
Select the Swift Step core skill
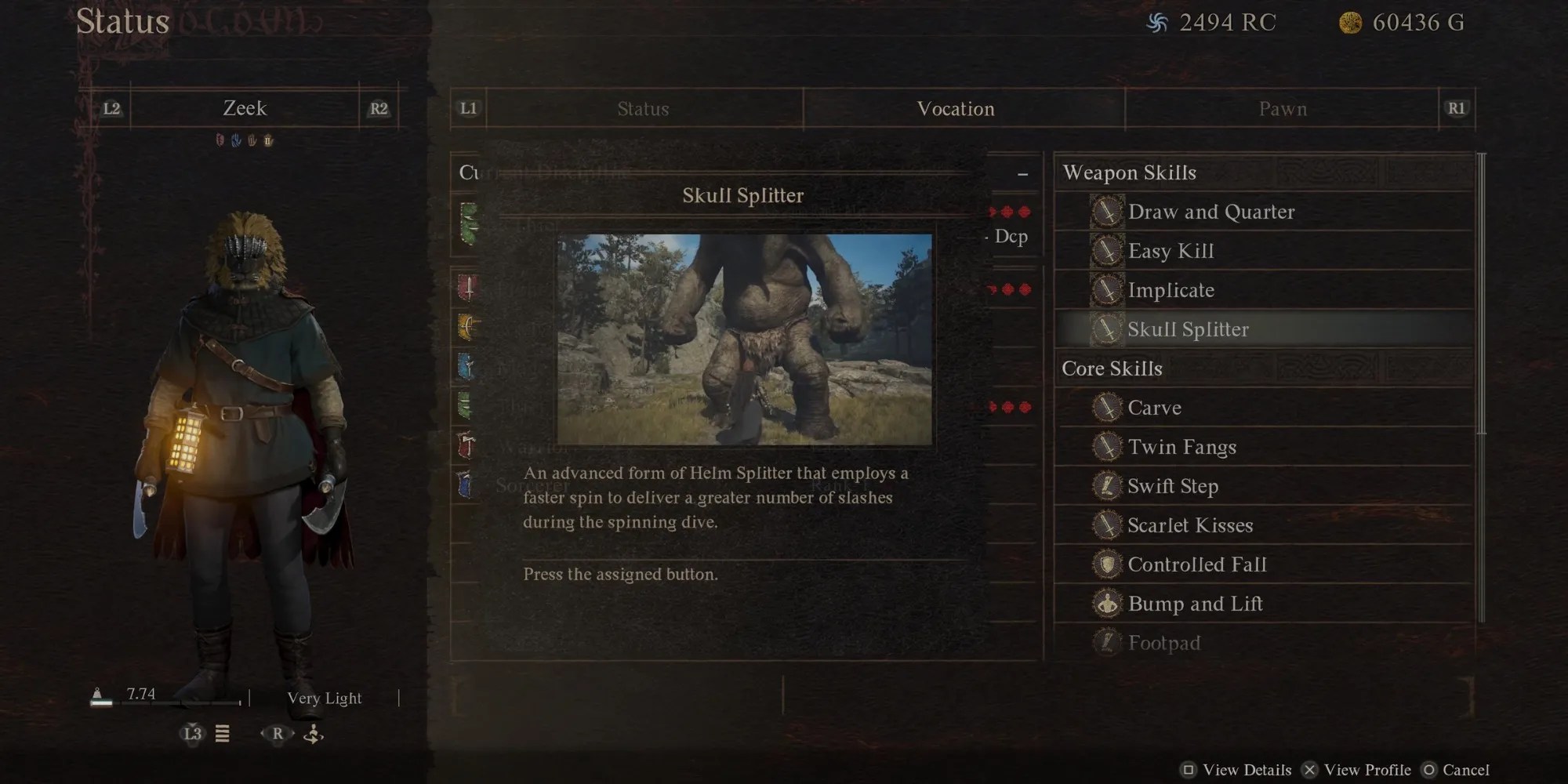click(1172, 486)
